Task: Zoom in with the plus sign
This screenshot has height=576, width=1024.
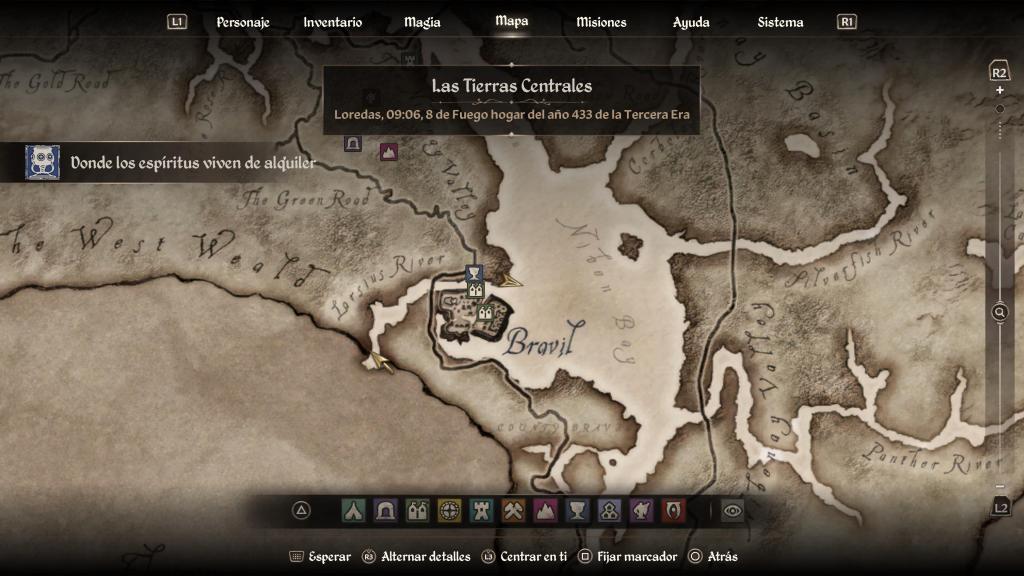Action: point(999,90)
